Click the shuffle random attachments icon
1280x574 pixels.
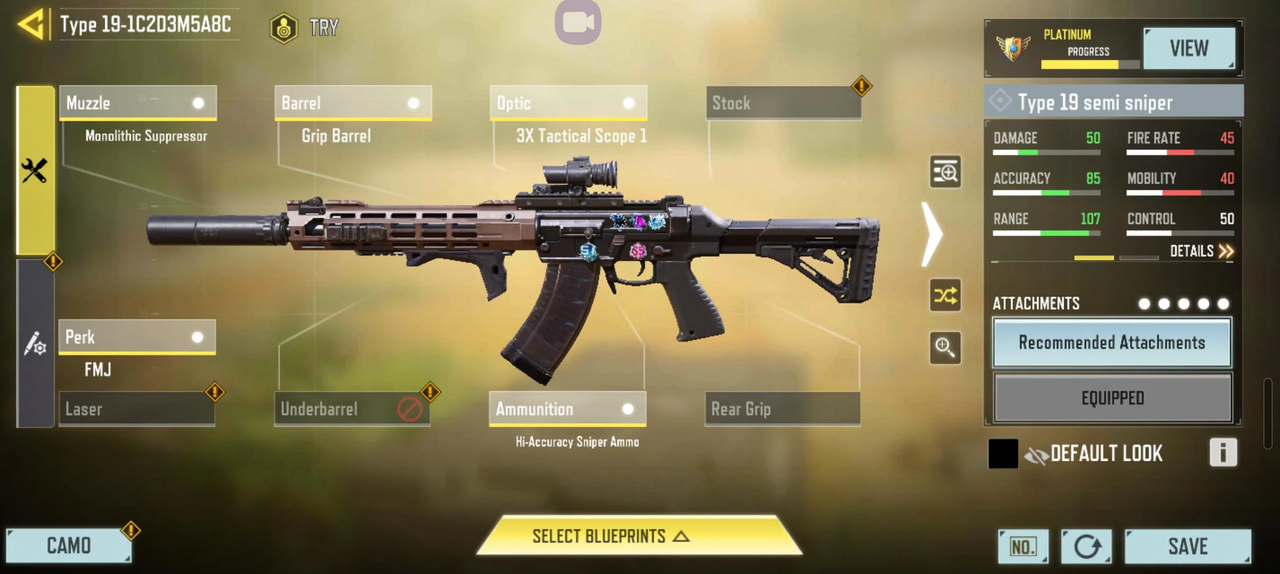(945, 296)
